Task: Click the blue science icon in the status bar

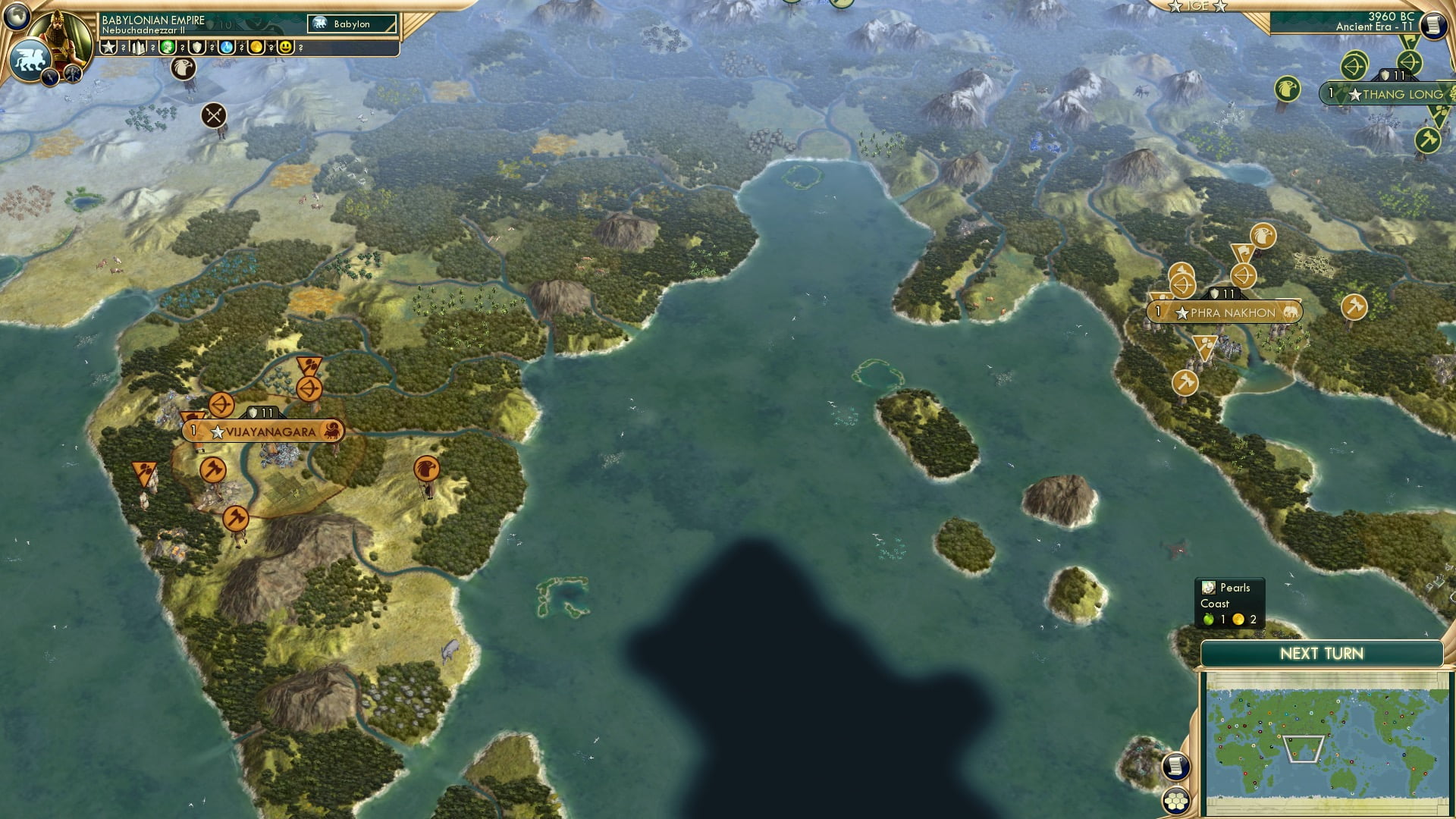Action: point(225,47)
